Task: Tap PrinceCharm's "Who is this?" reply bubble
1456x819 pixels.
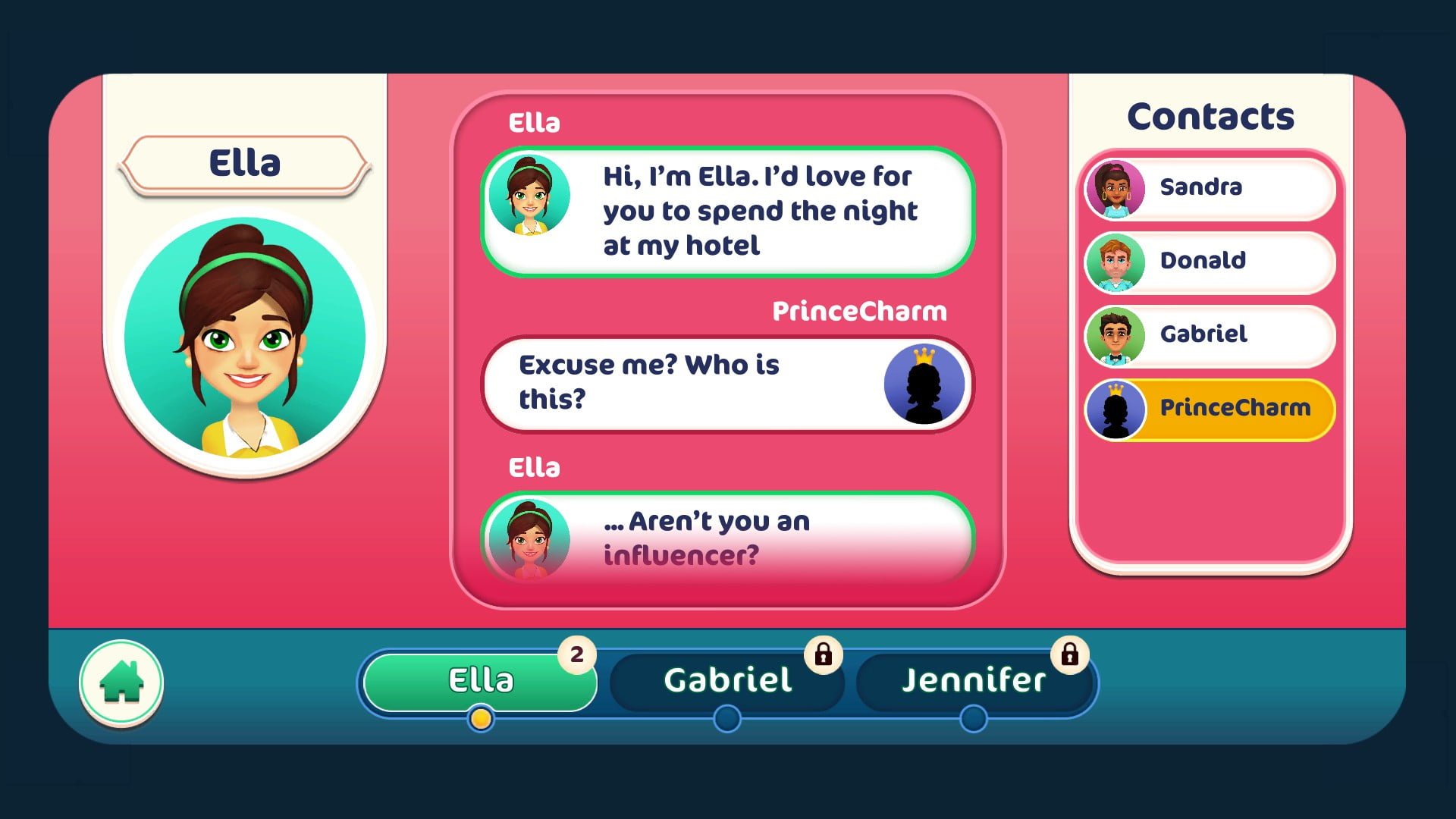Action: click(x=728, y=382)
